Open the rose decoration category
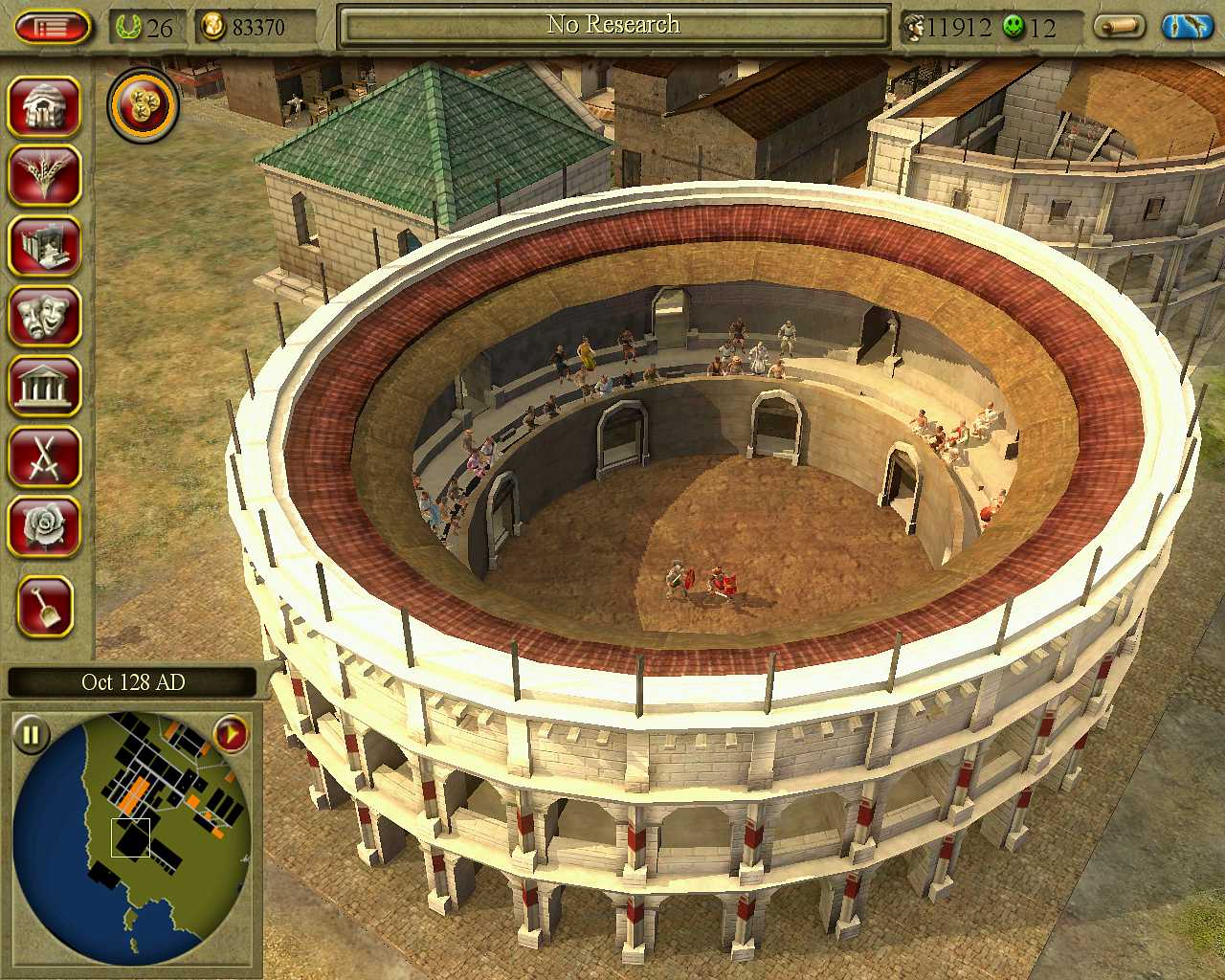 click(x=44, y=526)
